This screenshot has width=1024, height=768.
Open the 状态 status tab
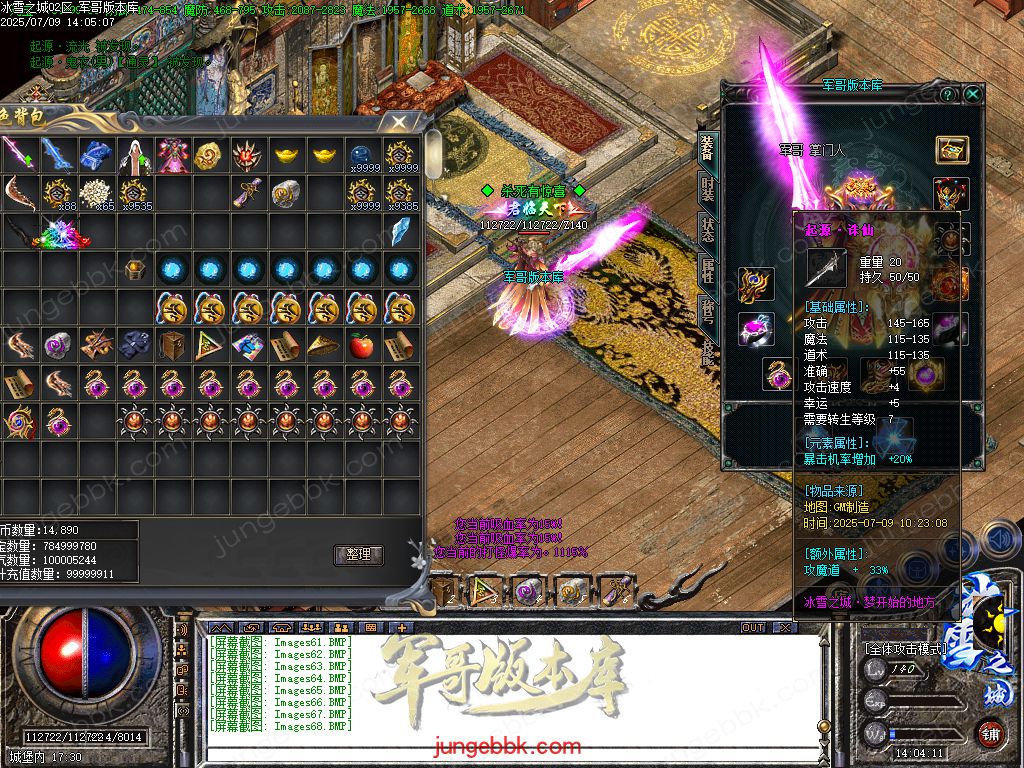(x=707, y=232)
